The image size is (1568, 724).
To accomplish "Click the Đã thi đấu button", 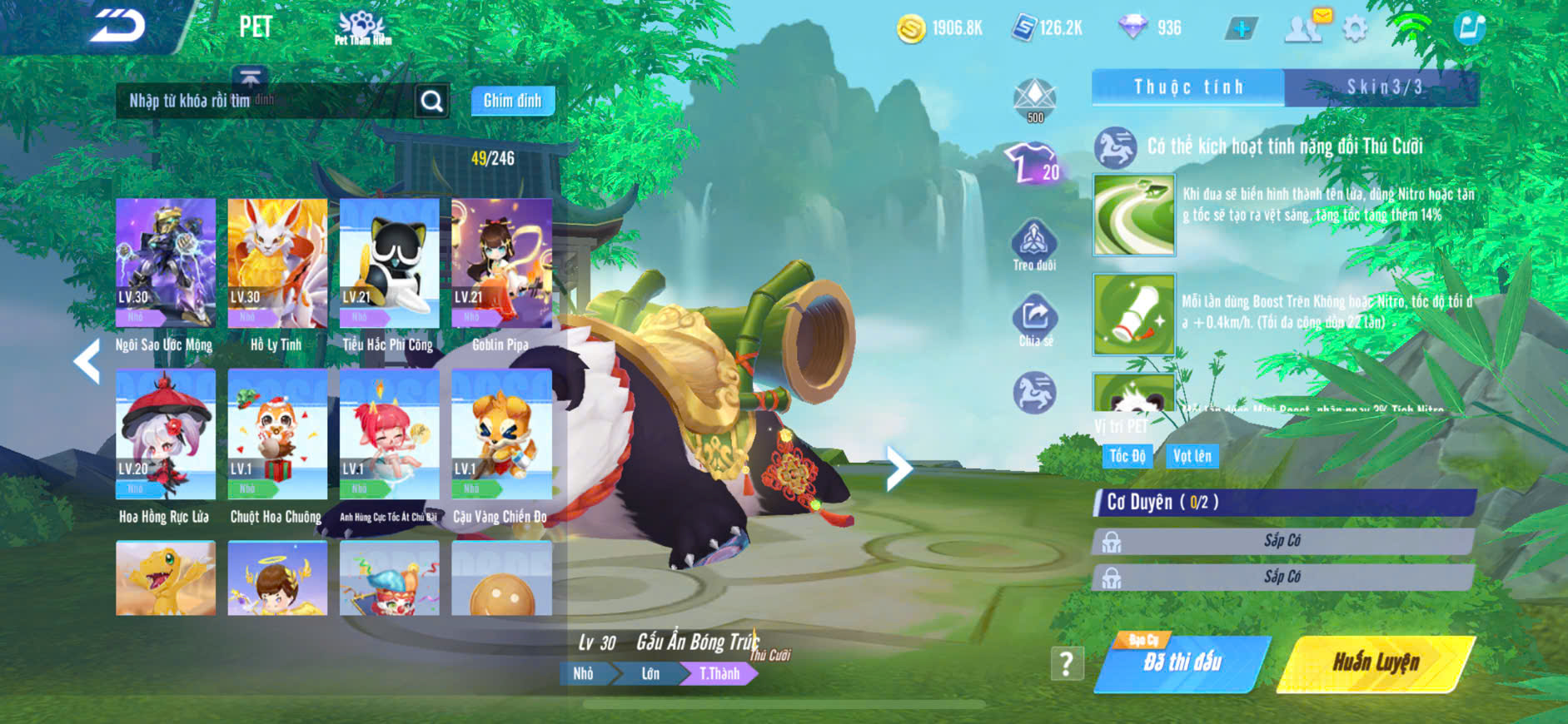I will click(x=1182, y=663).
